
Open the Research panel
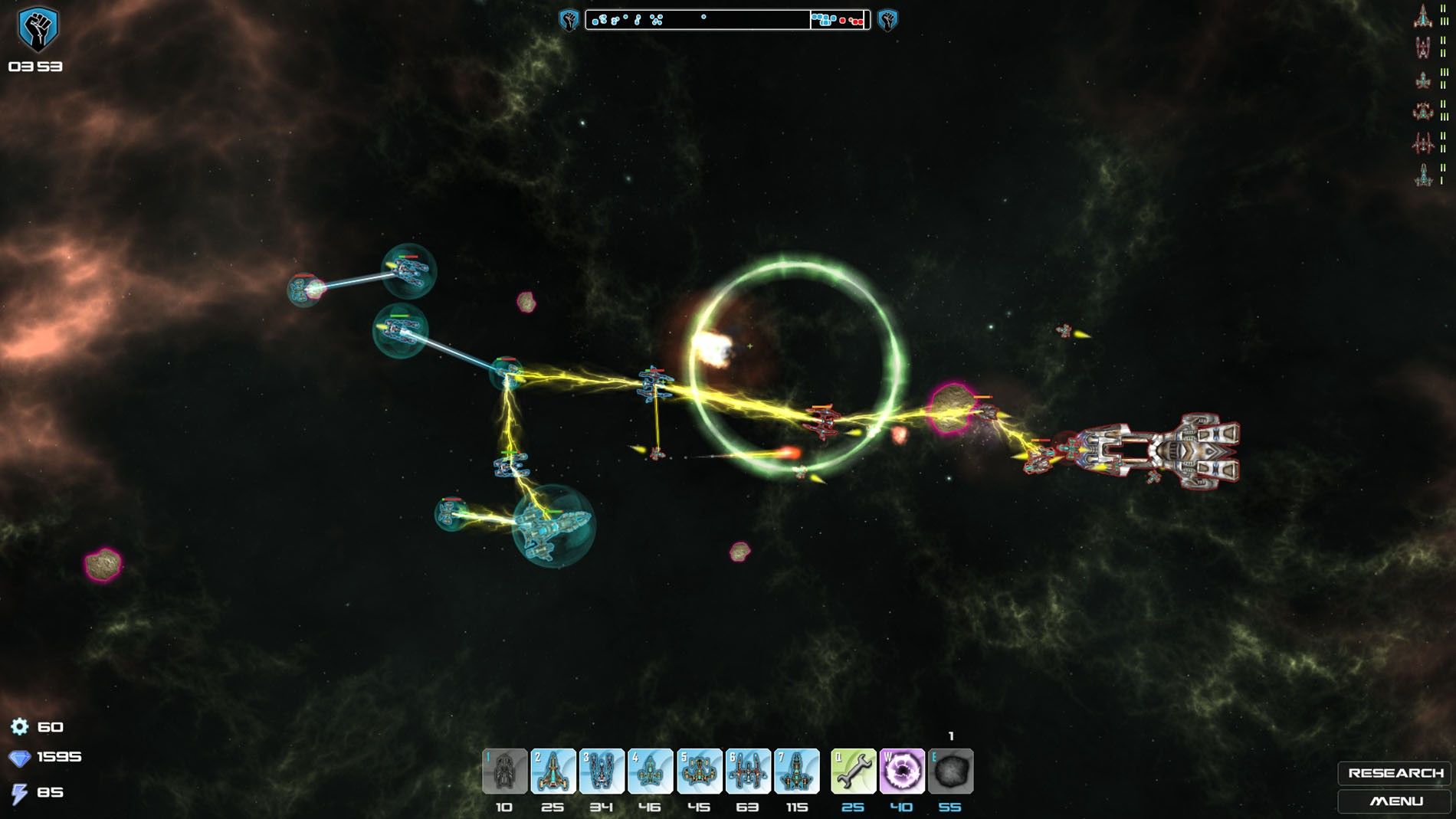click(x=1395, y=773)
